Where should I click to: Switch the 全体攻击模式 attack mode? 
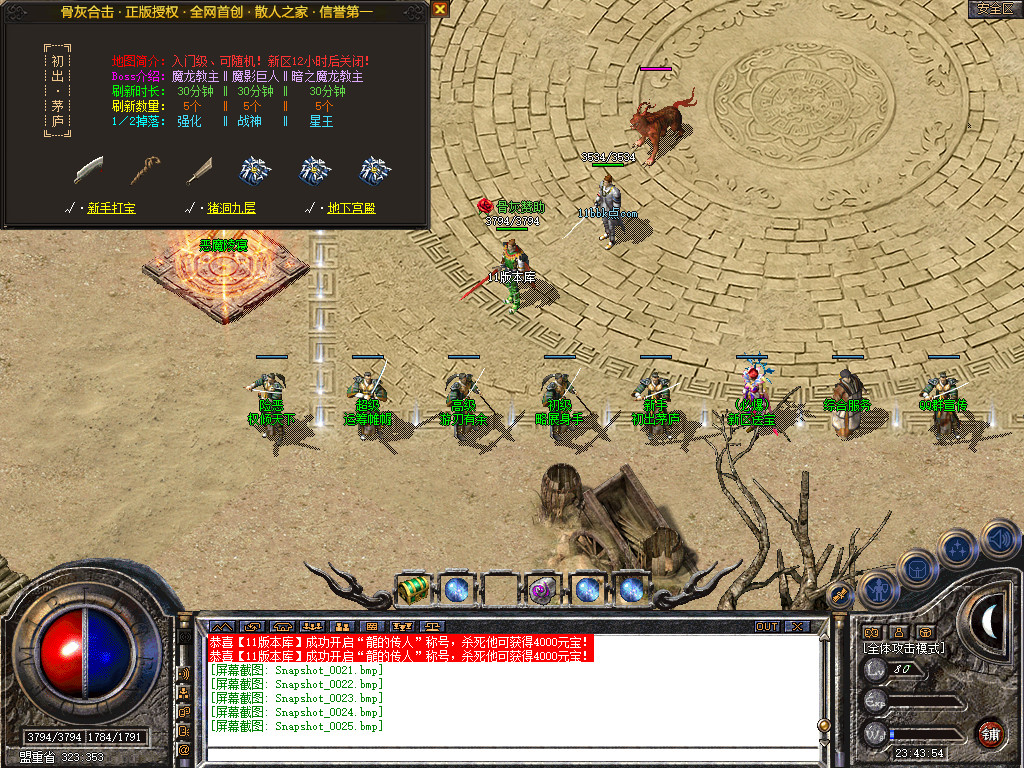903,648
